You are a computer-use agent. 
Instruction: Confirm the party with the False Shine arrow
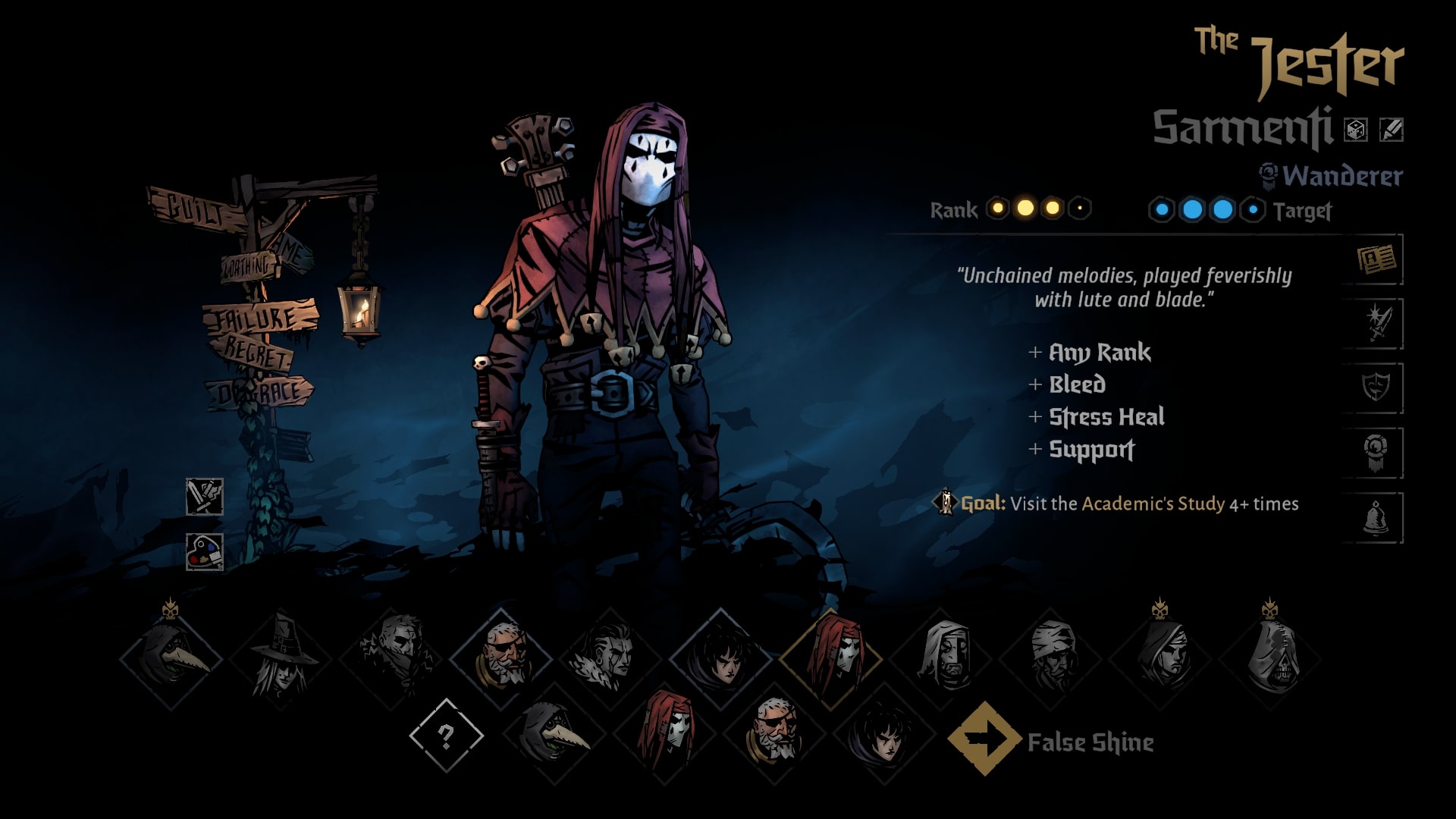pyautogui.click(x=984, y=739)
